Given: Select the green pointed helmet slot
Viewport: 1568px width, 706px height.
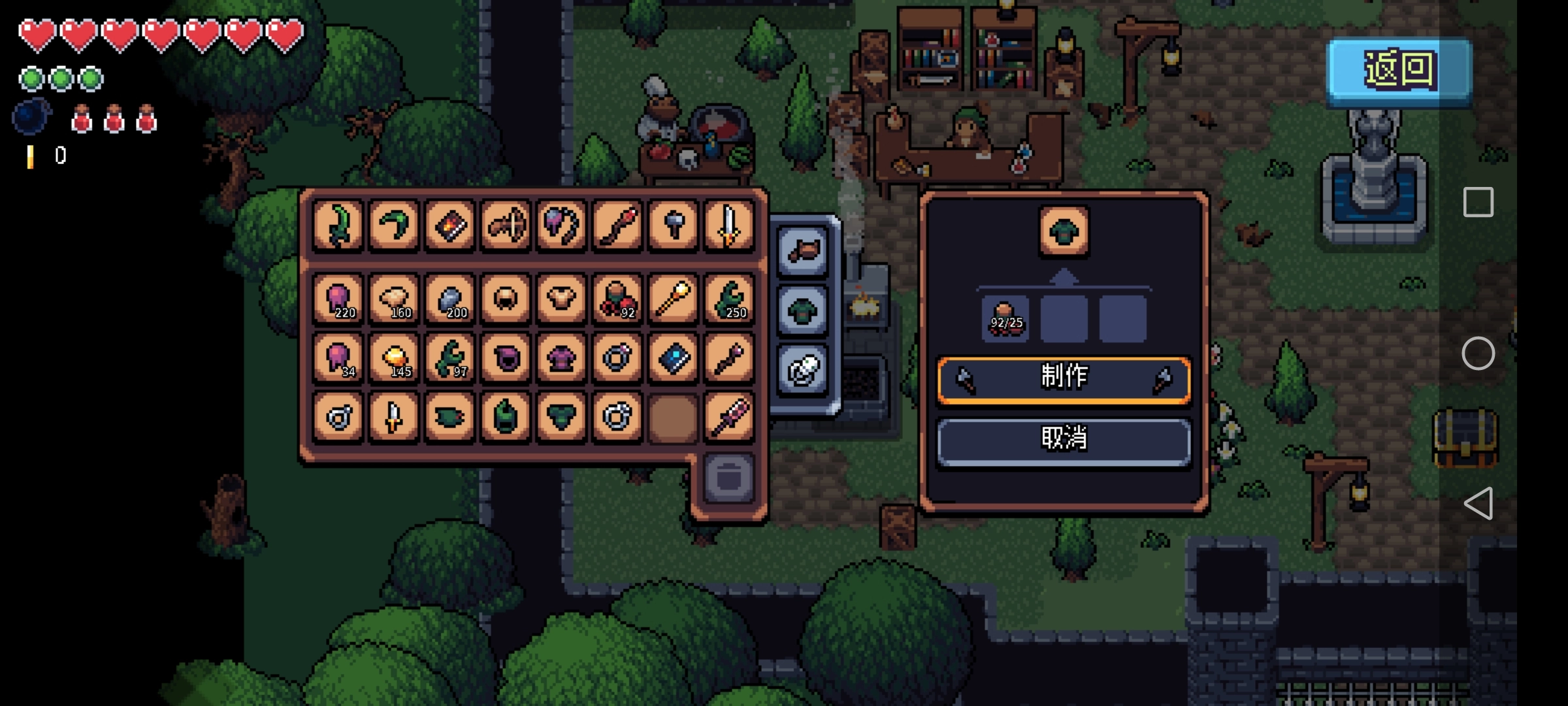Looking at the screenshot, I should [506, 416].
